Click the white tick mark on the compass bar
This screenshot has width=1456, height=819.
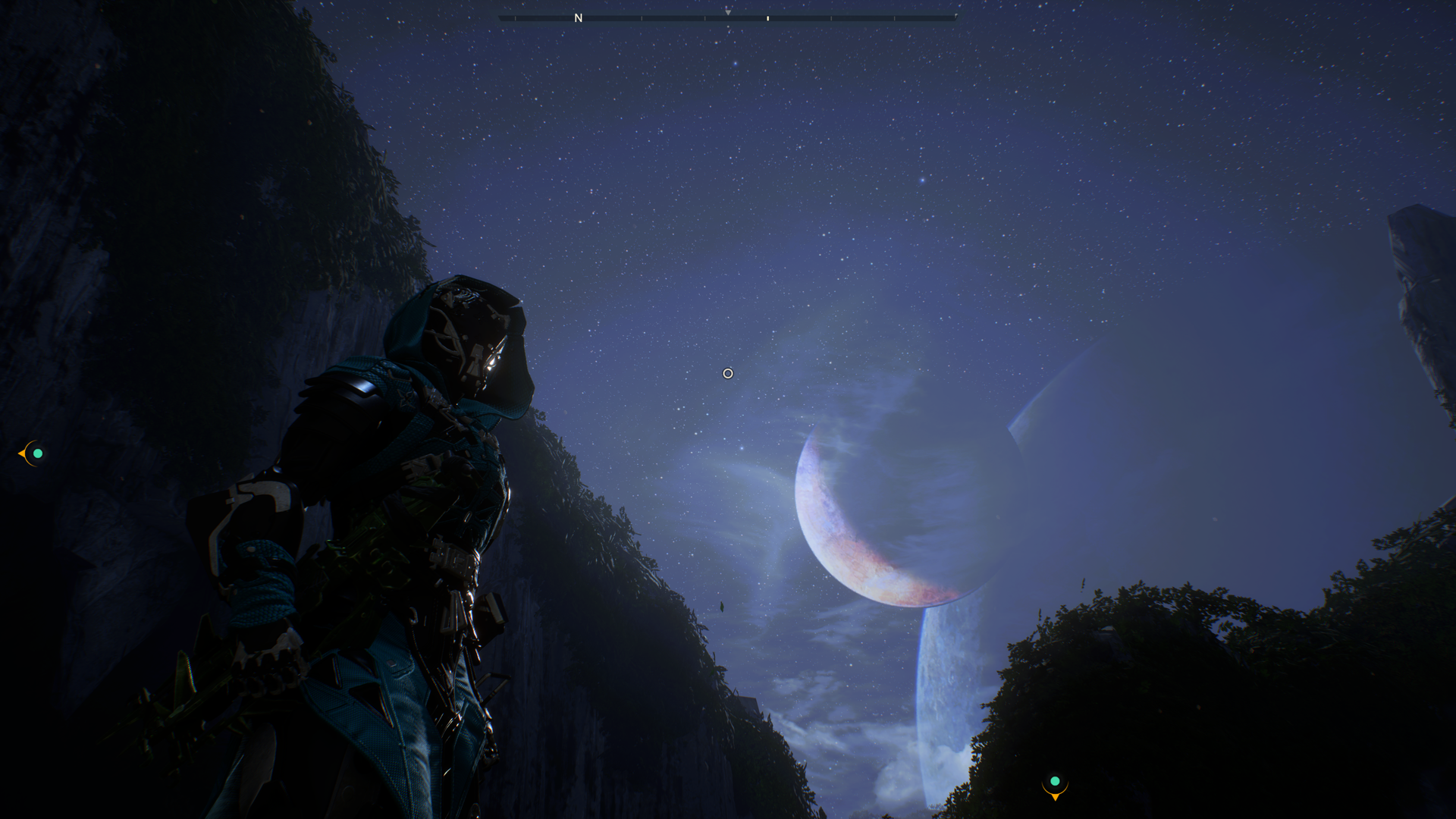point(767,17)
